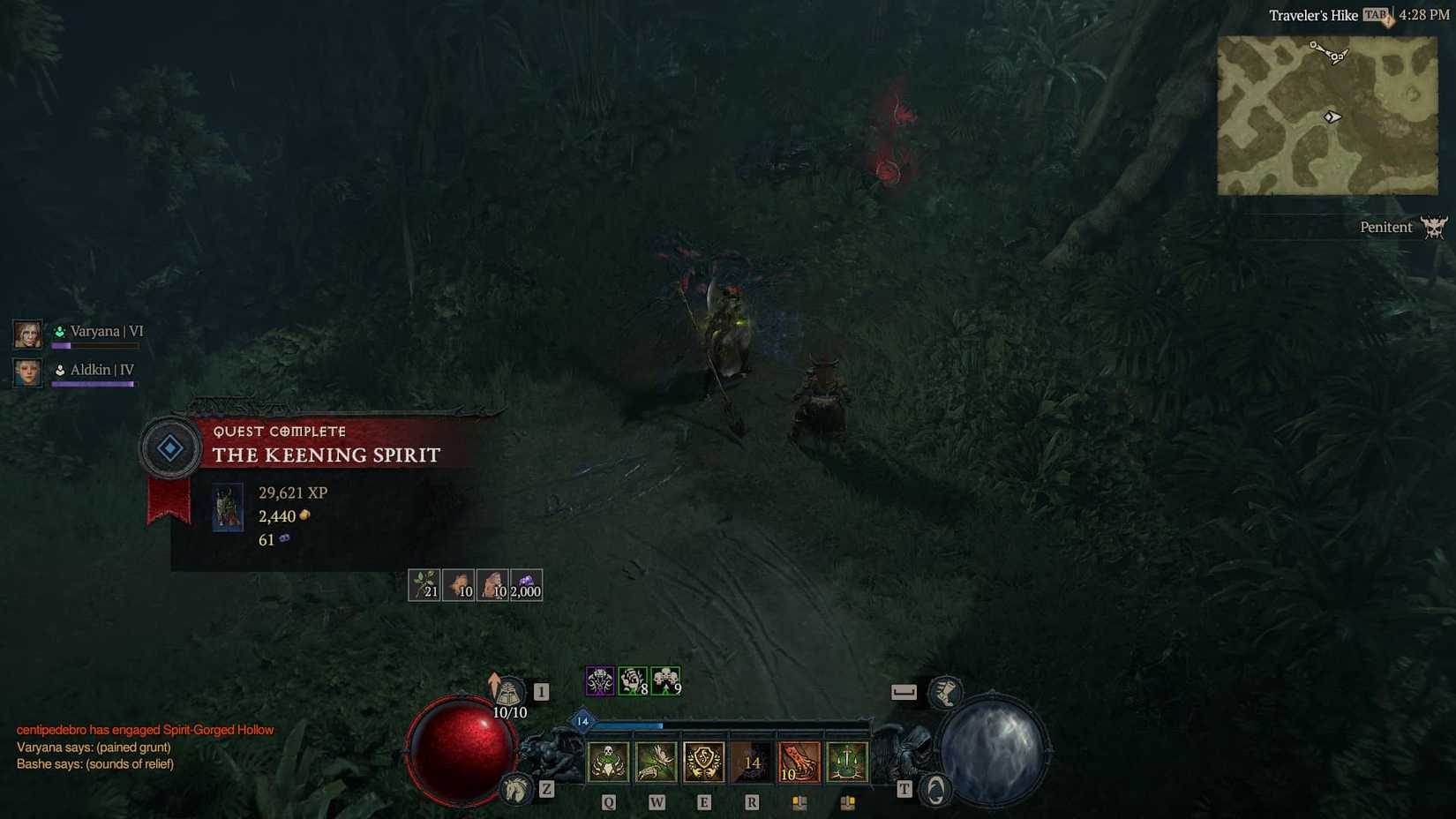Click the 2,000 gold reward icon
Viewport: 1456px width, 819px height.
[523, 583]
